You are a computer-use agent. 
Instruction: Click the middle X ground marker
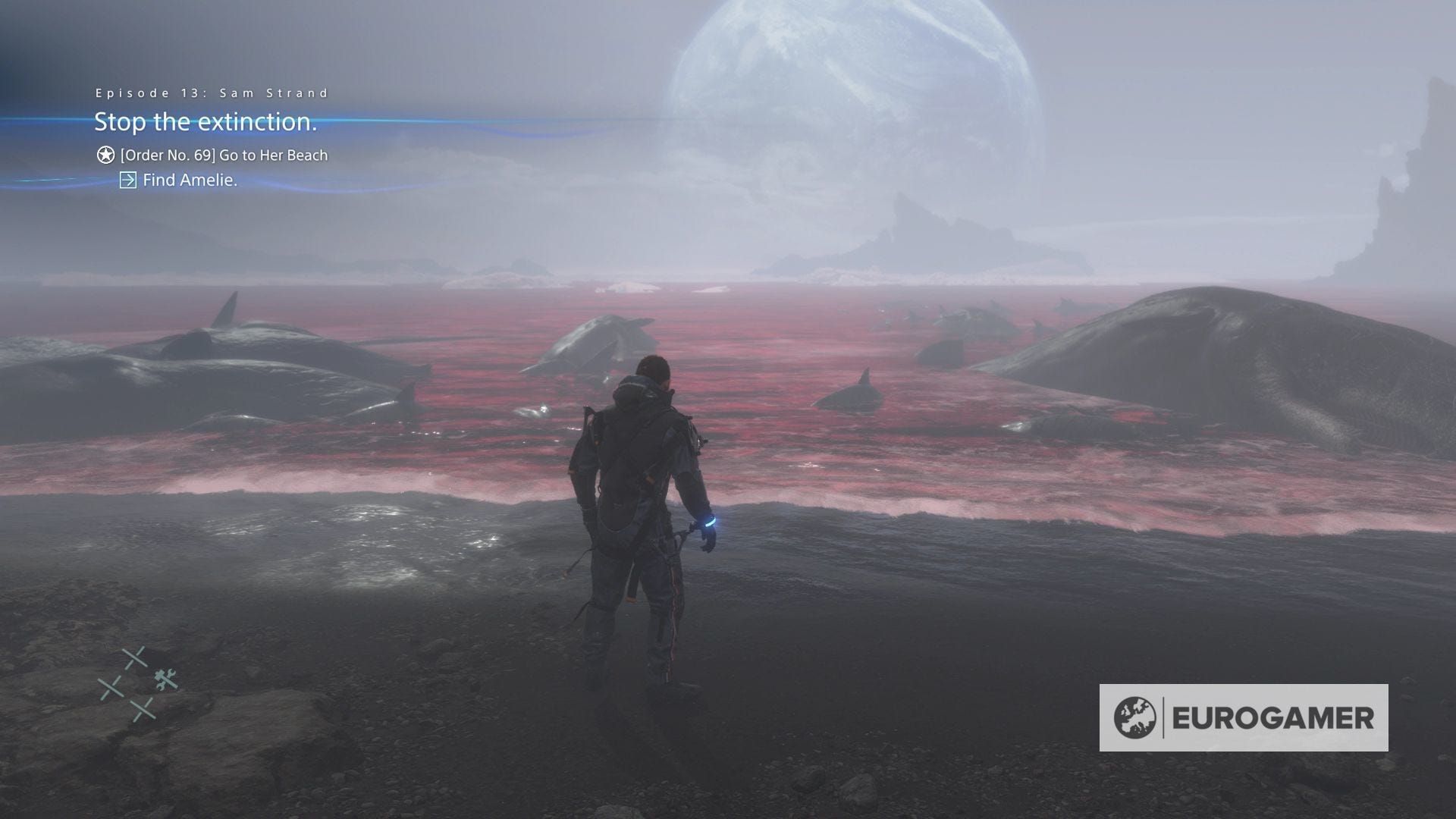111,687
